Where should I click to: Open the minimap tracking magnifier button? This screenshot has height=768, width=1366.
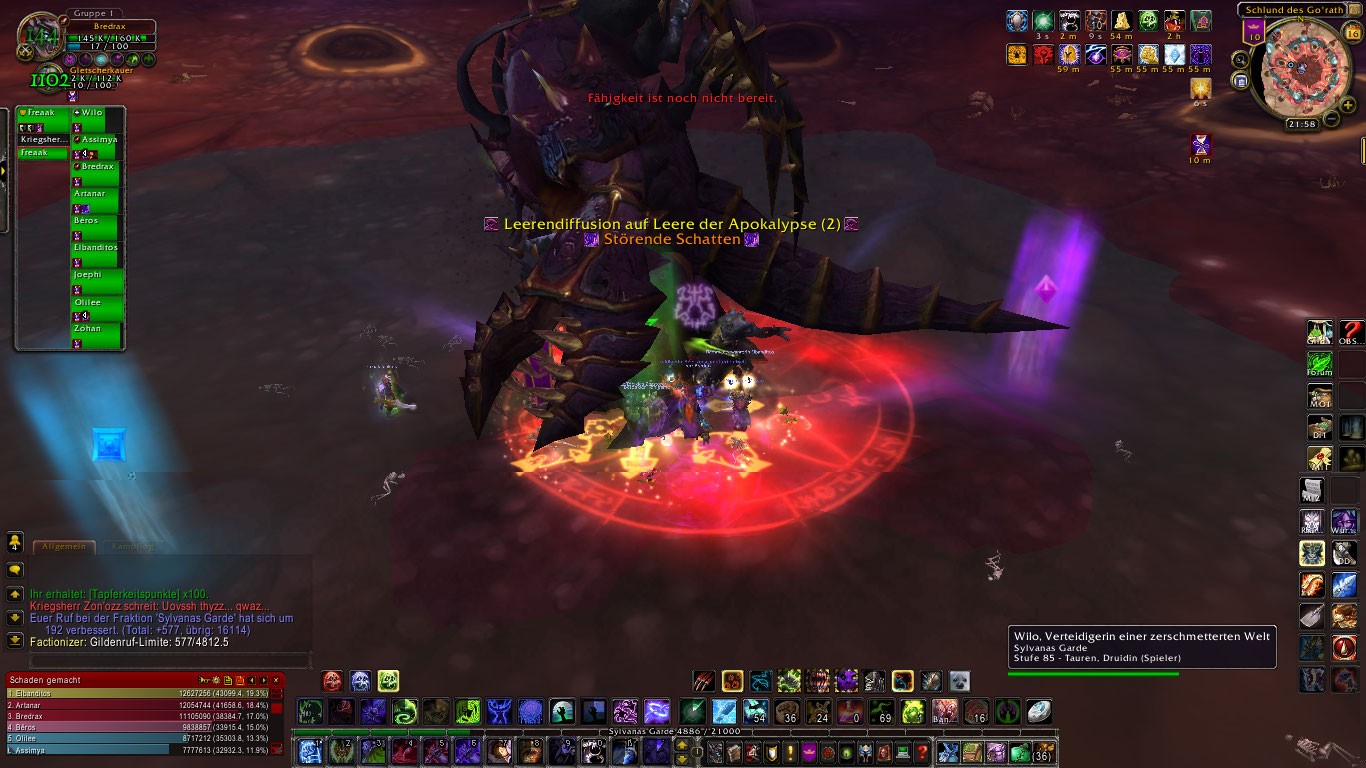click(1240, 60)
